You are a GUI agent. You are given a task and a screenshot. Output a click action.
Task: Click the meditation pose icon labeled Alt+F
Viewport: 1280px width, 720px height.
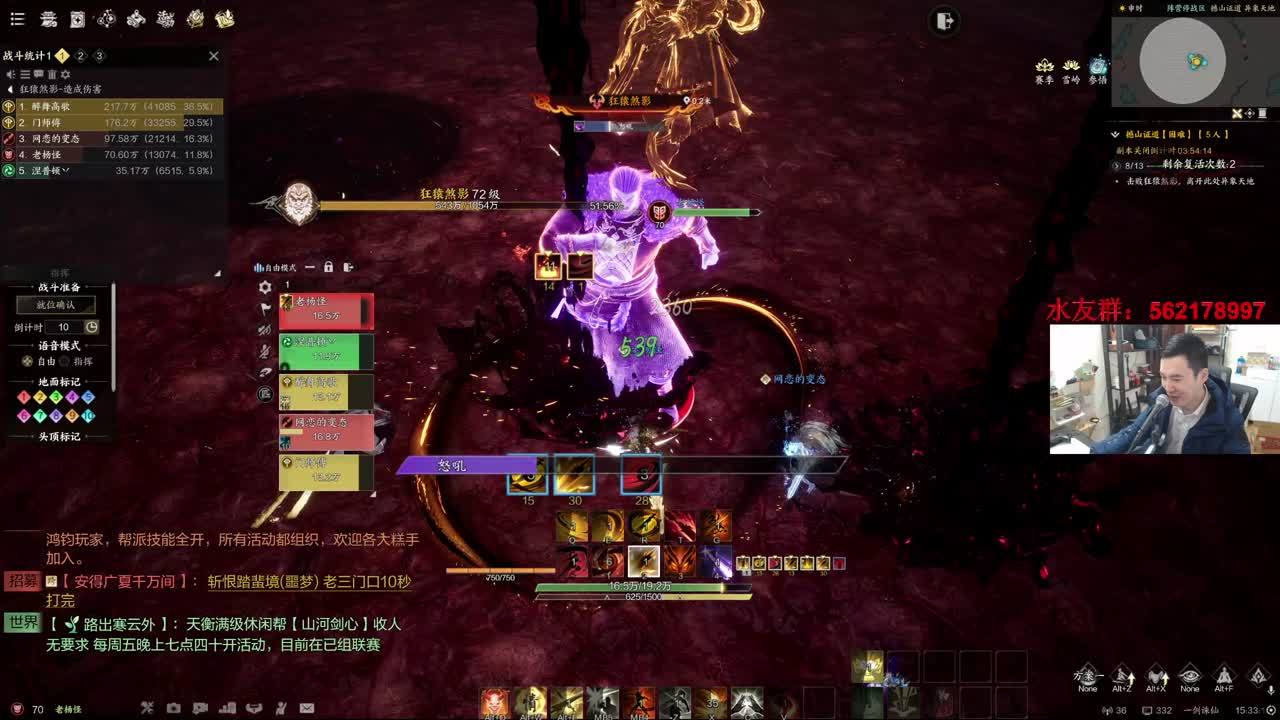click(x=1223, y=675)
